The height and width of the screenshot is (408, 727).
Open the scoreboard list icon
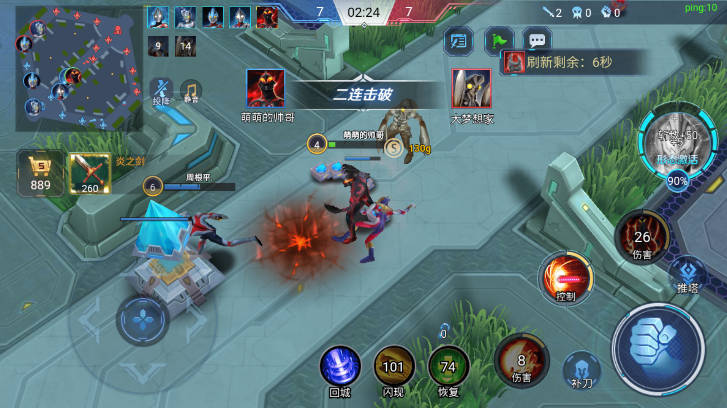(x=459, y=41)
